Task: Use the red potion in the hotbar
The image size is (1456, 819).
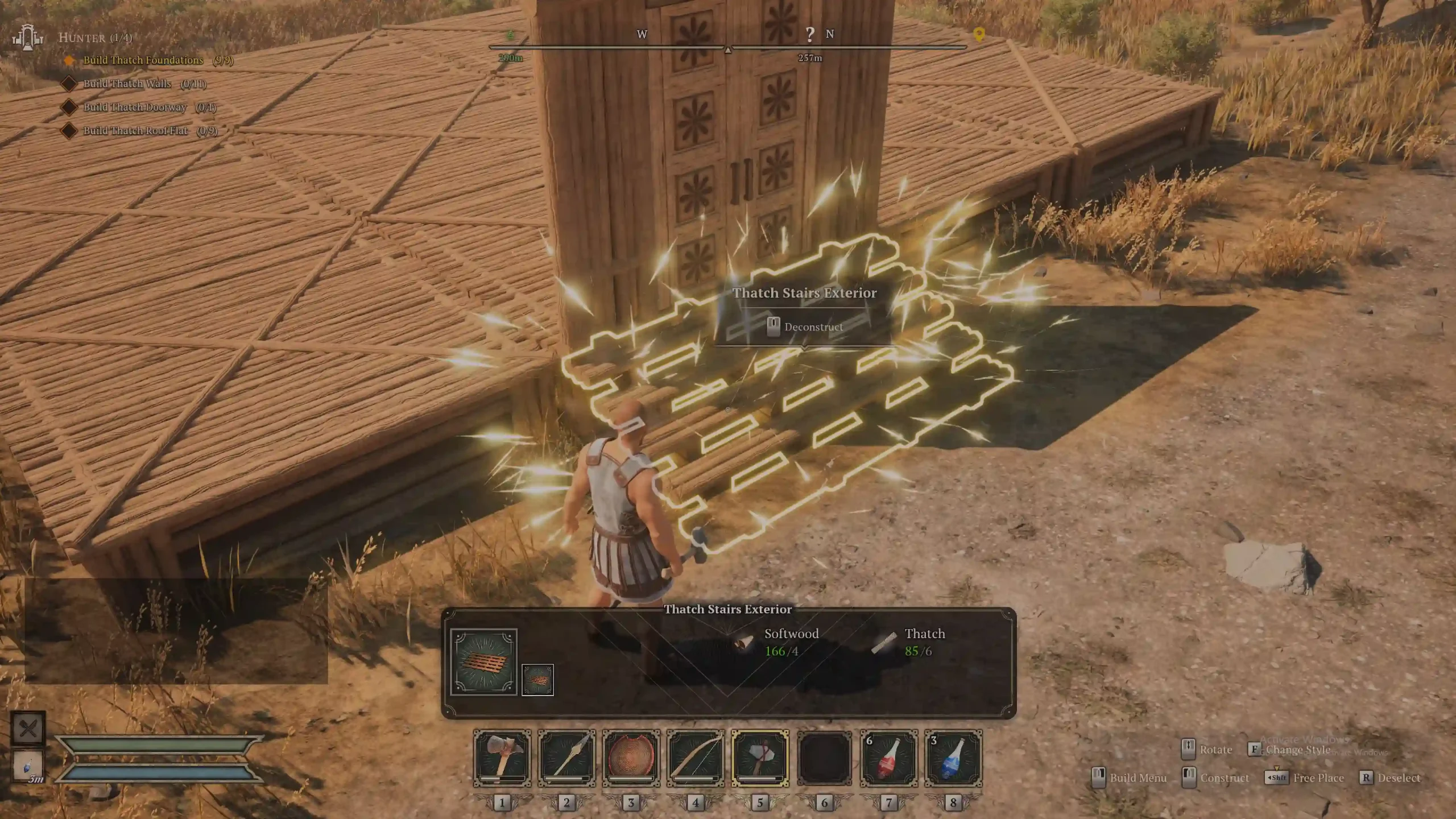Action: point(888,758)
